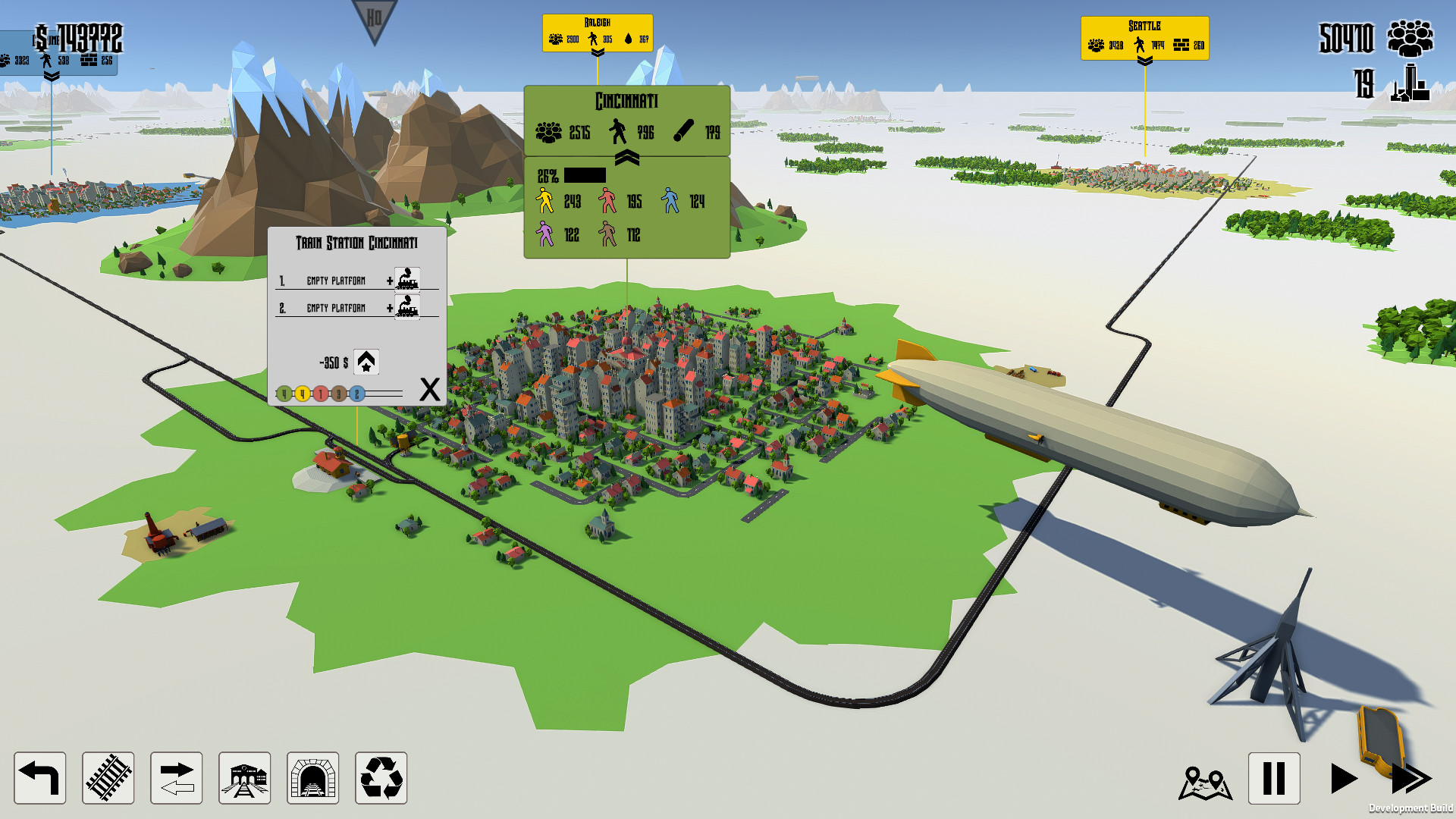
Task: Open the Cincinnati city info panel
Action: pyautogui.click(x=625, y=99)
